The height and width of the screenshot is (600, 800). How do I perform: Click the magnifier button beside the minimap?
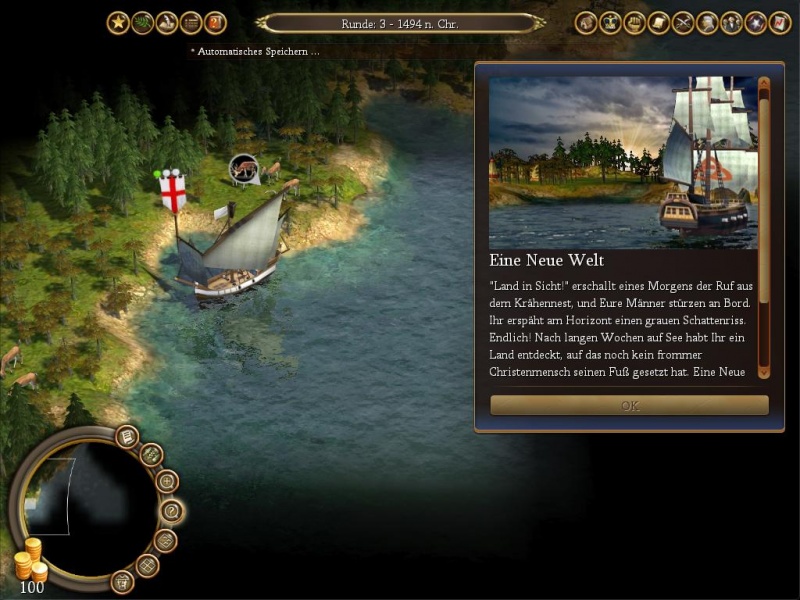167,481
